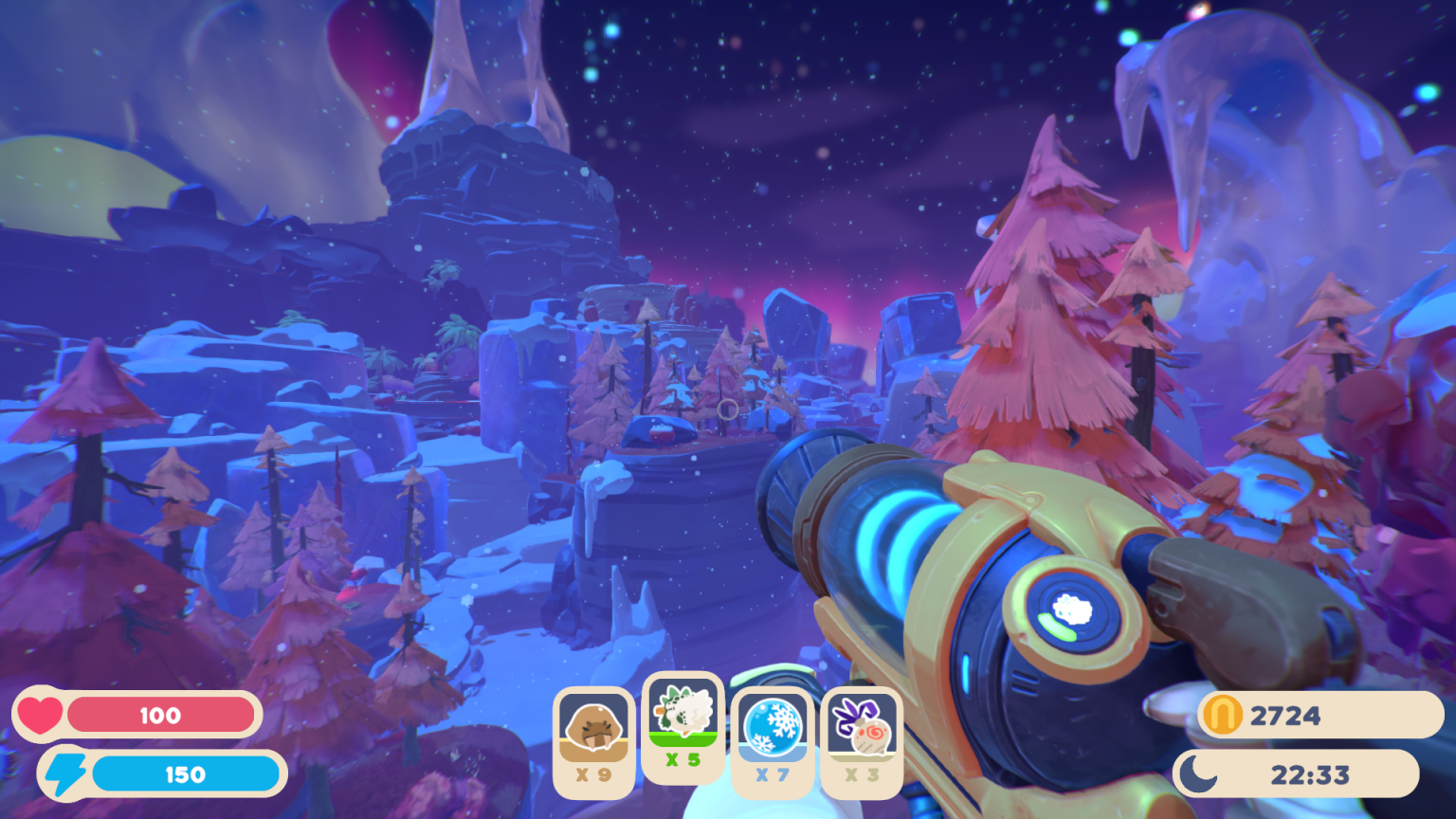1456x819 pixels.
Task: Click the red health bar showing 100
Action: click(161, 715)
